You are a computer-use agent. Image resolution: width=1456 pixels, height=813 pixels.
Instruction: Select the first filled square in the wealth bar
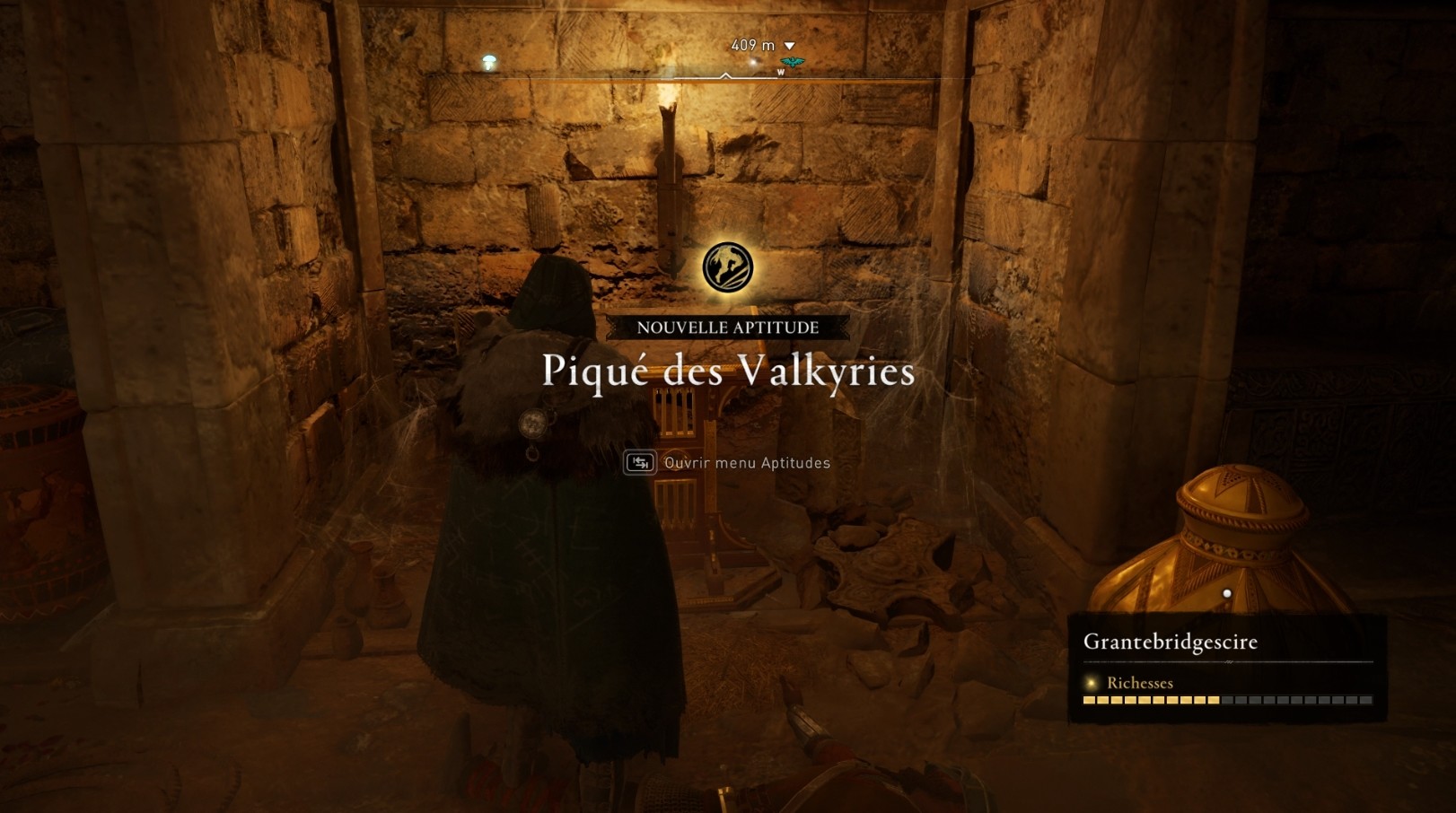click(1090, 700)
